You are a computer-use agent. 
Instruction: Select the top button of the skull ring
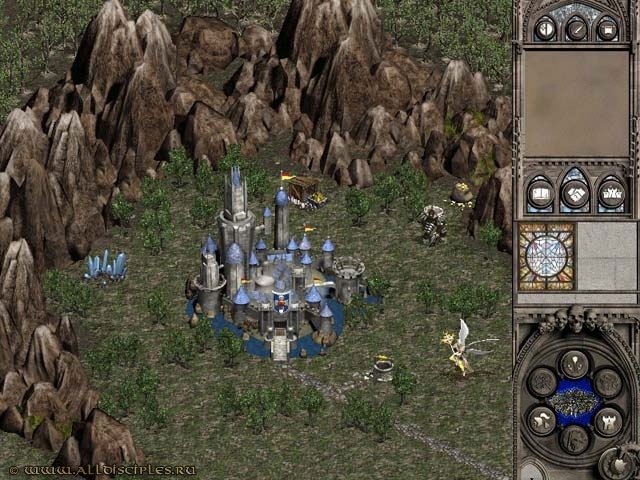tap(575, 364)
